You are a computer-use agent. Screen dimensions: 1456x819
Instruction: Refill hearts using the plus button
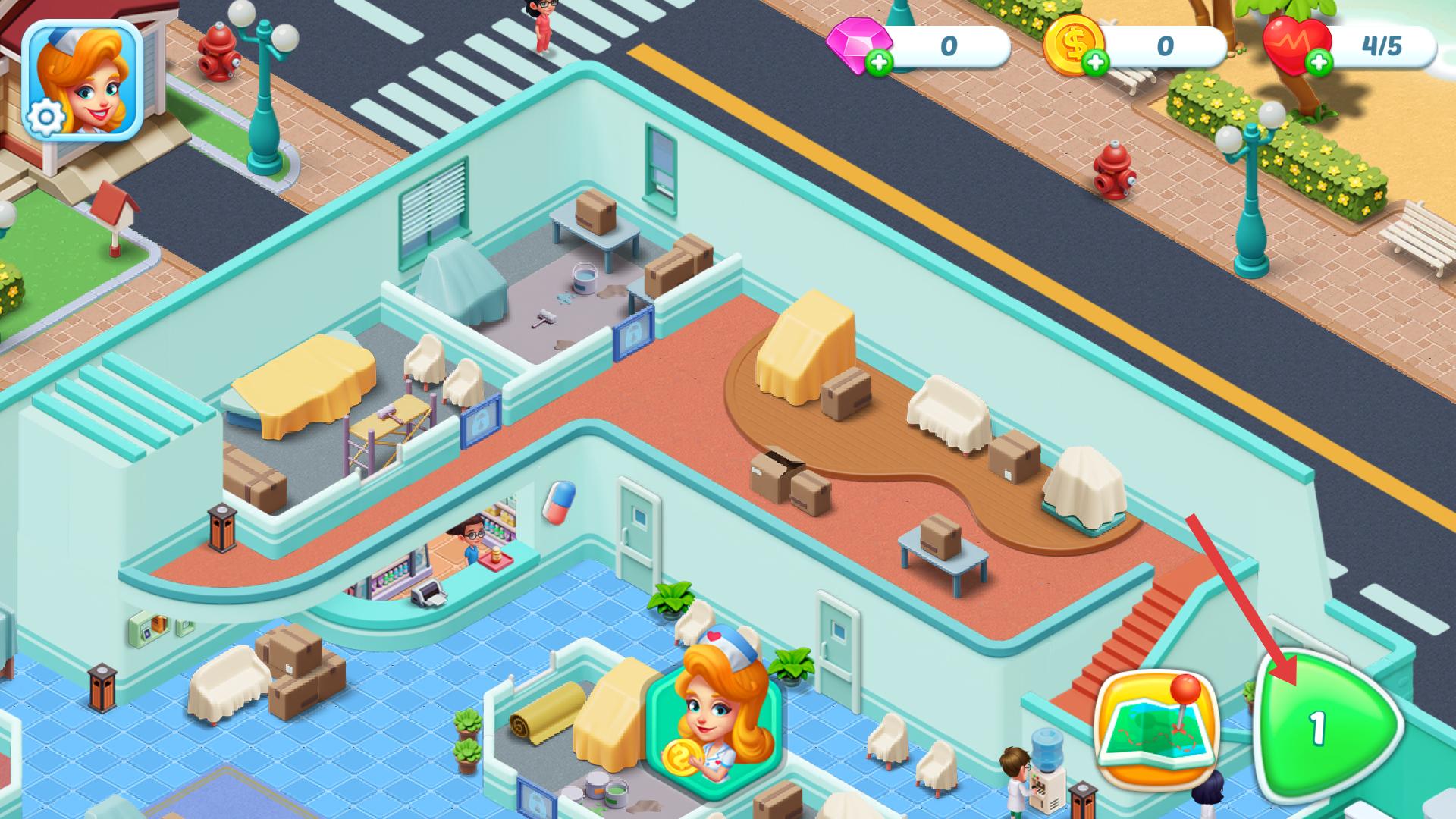(x=1320, y=64)
